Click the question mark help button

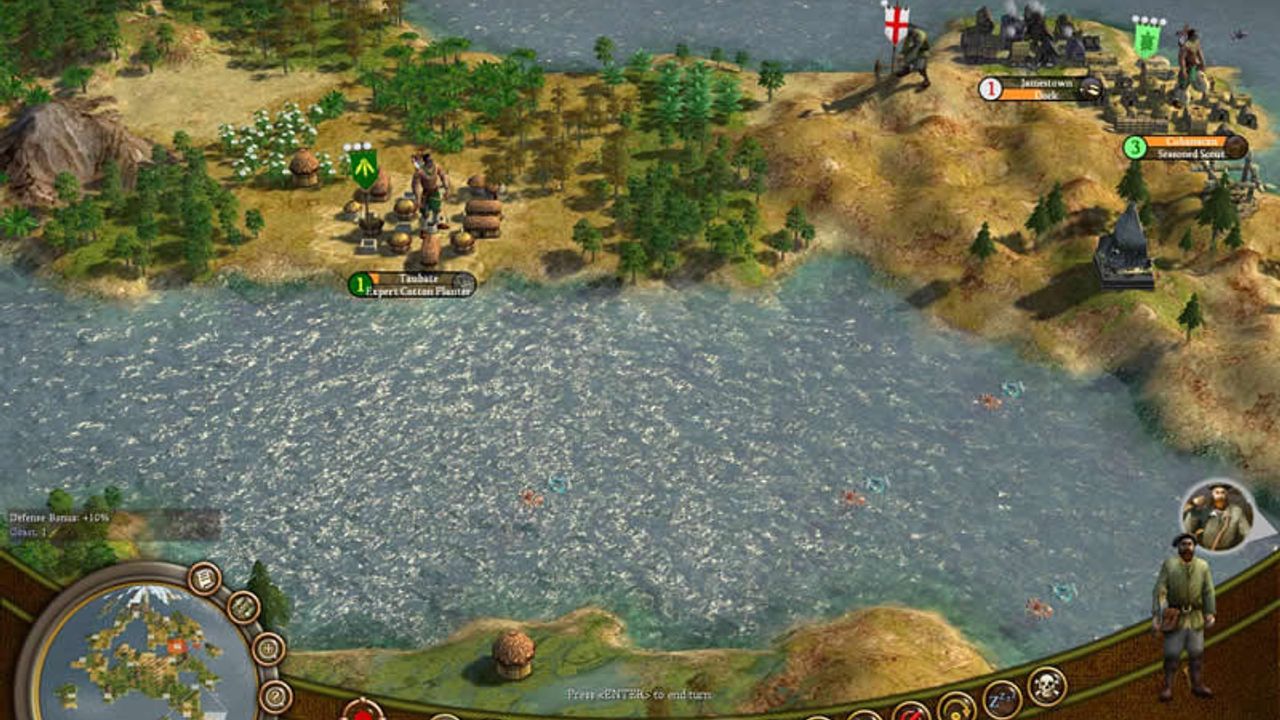tap(274, 697)
